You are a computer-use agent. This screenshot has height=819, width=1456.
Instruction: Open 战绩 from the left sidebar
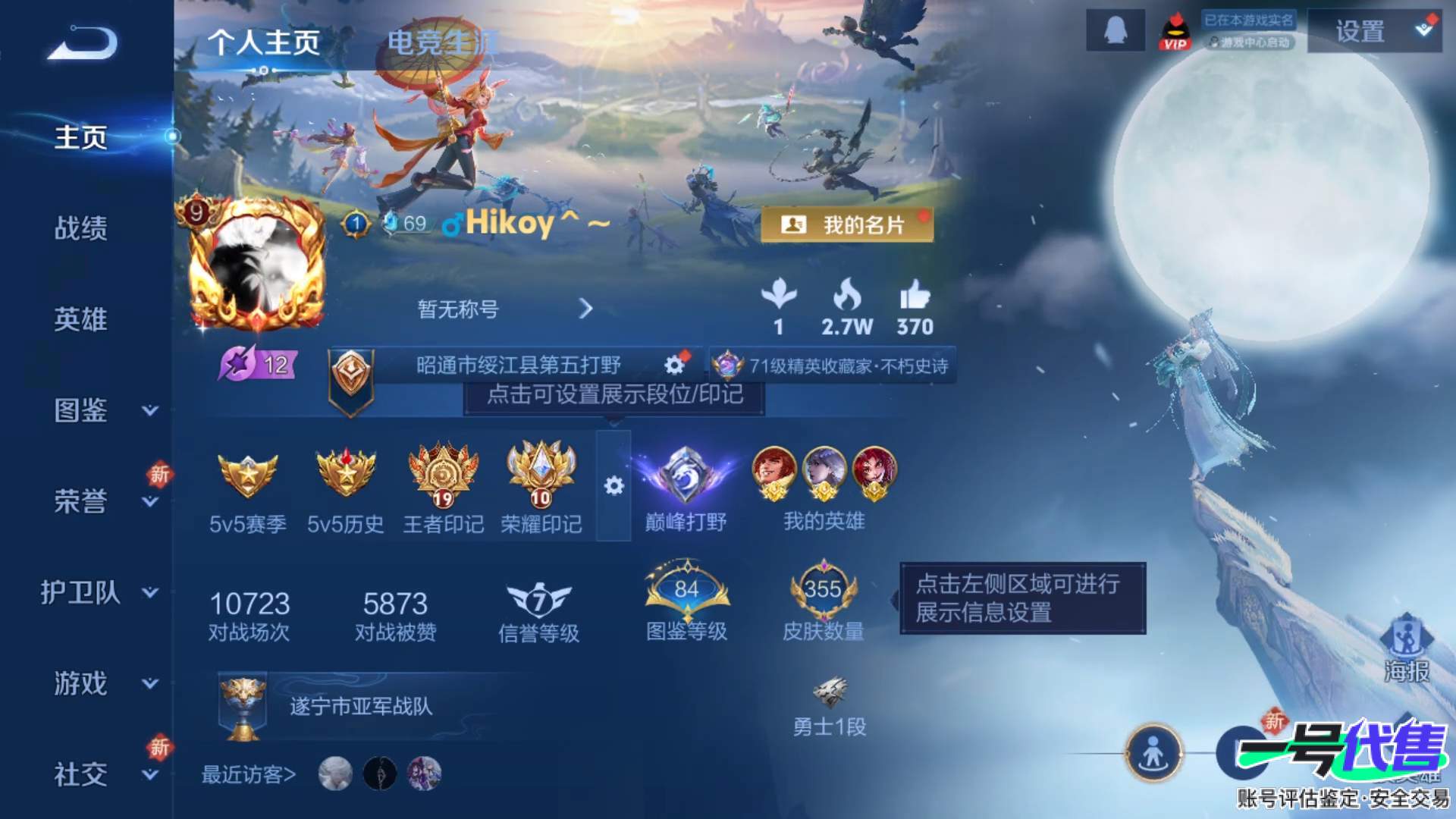[x=80, y=229]
